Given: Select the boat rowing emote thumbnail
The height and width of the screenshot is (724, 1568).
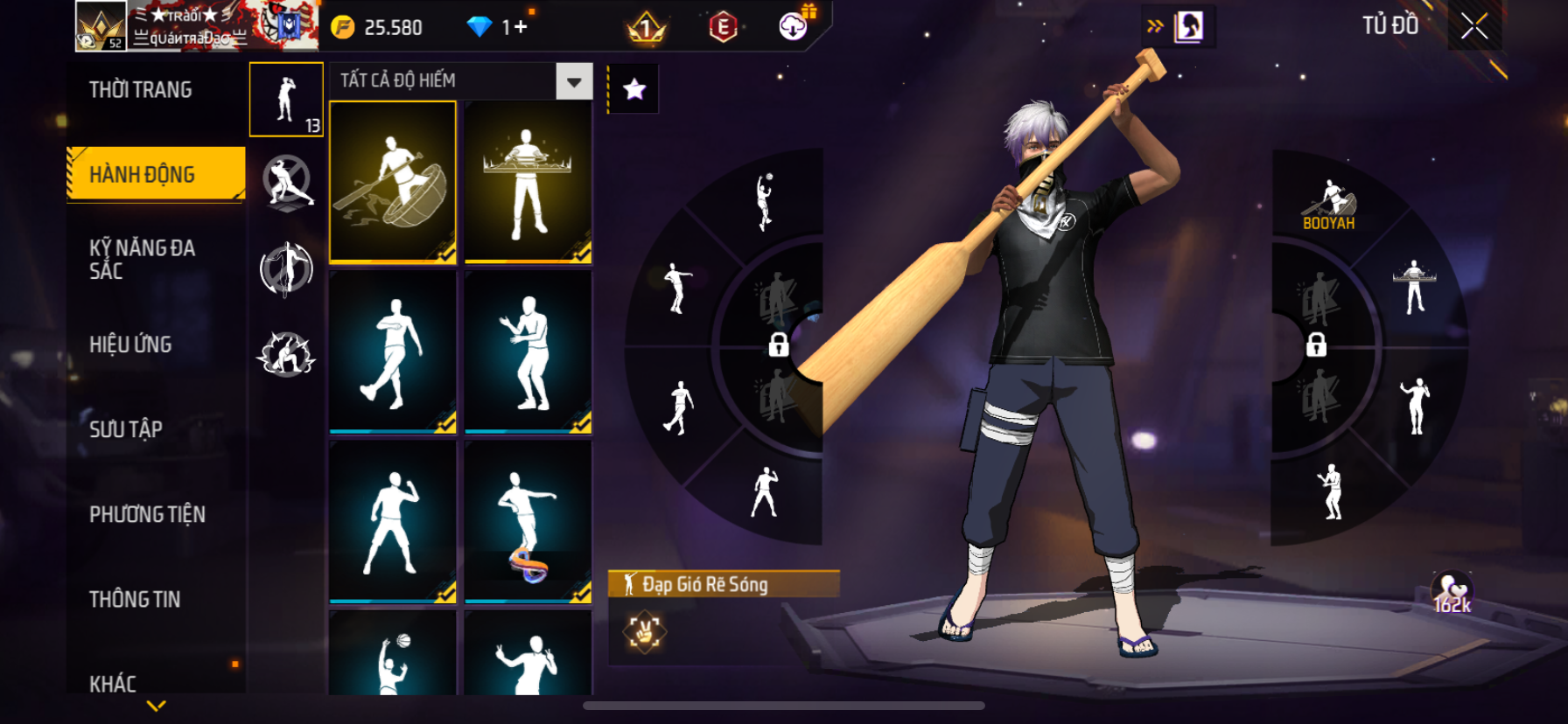Looking at the screenshot, I should [393, 182].
